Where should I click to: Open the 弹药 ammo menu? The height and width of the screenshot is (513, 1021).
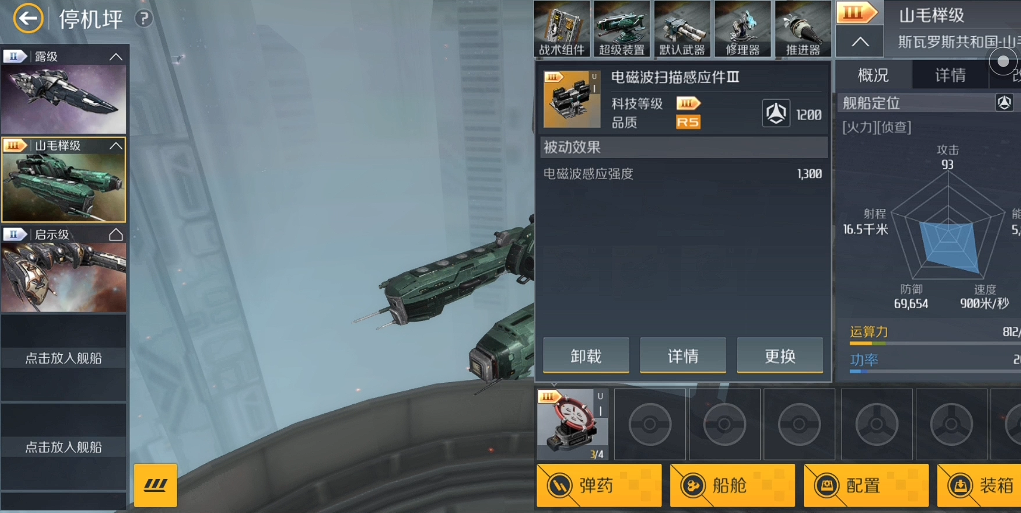[x=599, y=486]
